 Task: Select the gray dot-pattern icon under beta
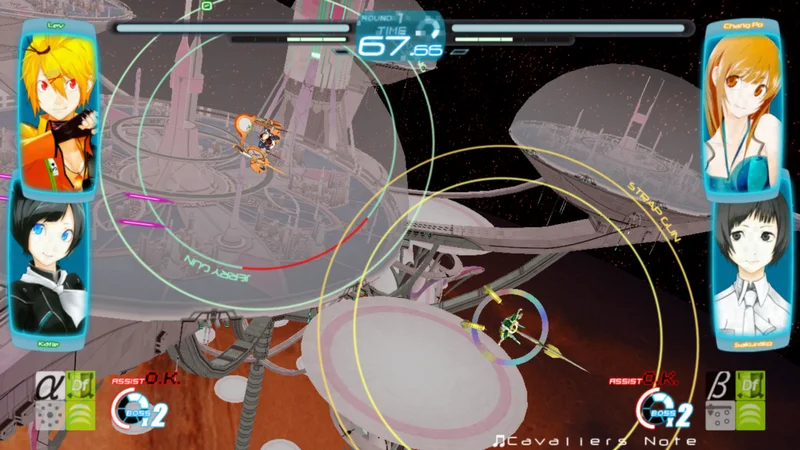(716, 415)
